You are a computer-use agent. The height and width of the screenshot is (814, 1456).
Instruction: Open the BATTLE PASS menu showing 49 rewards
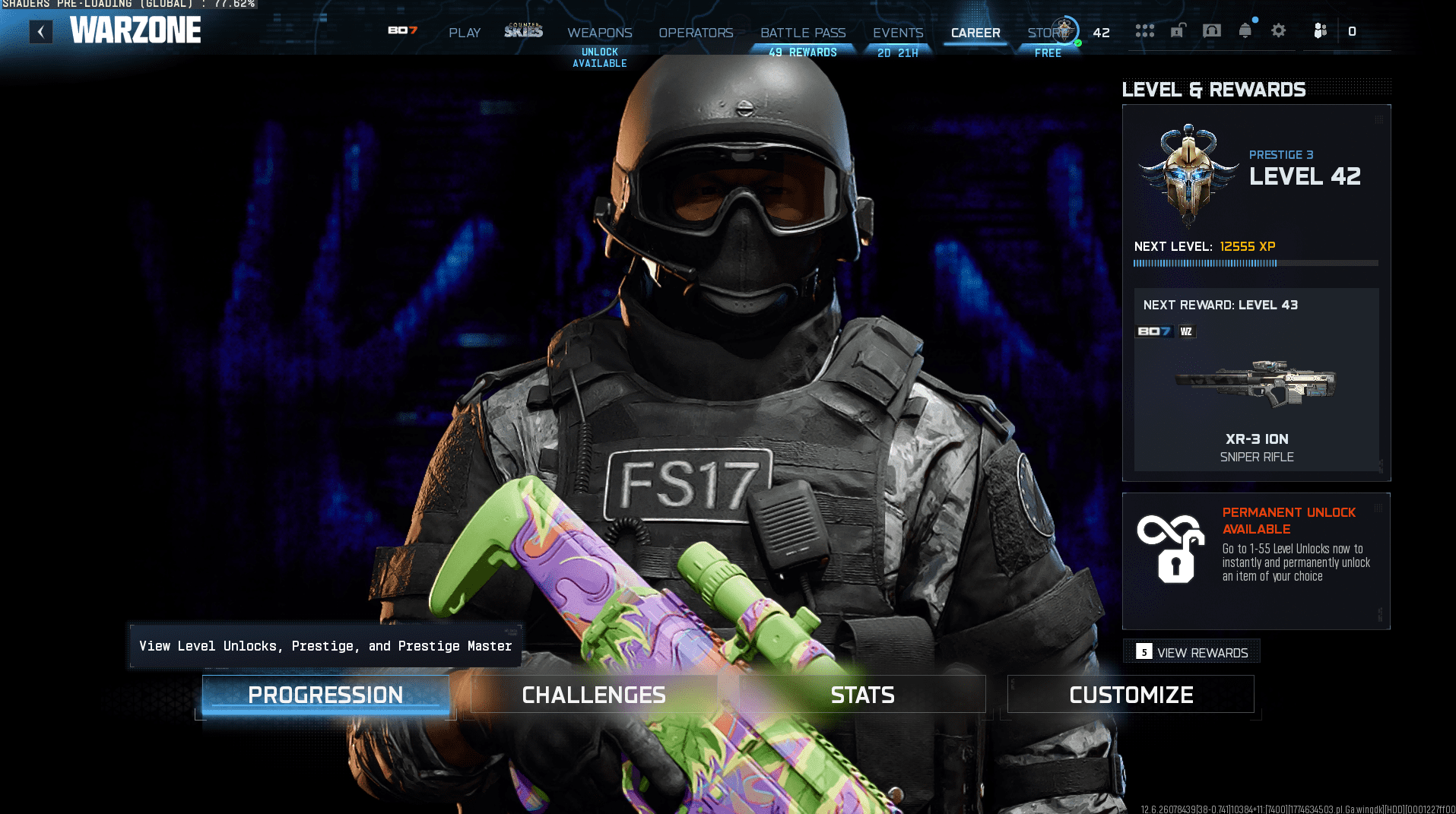coord(802,33)
